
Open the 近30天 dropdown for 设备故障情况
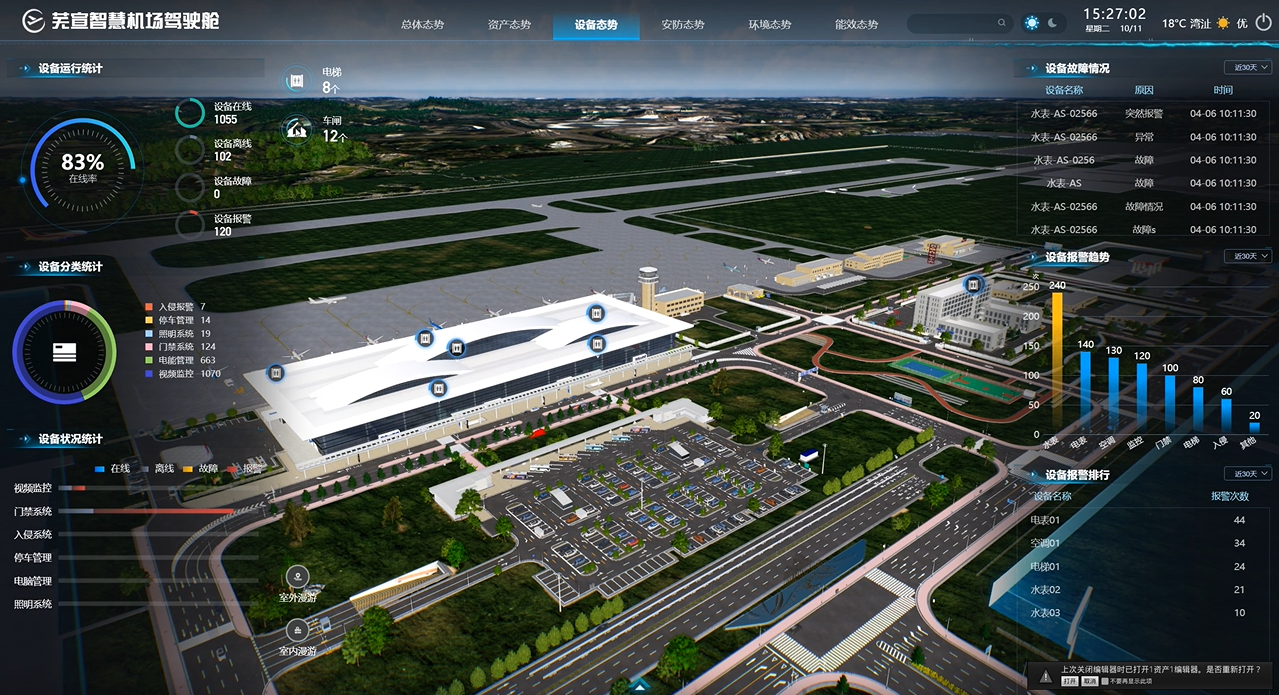click(1247, 68)
